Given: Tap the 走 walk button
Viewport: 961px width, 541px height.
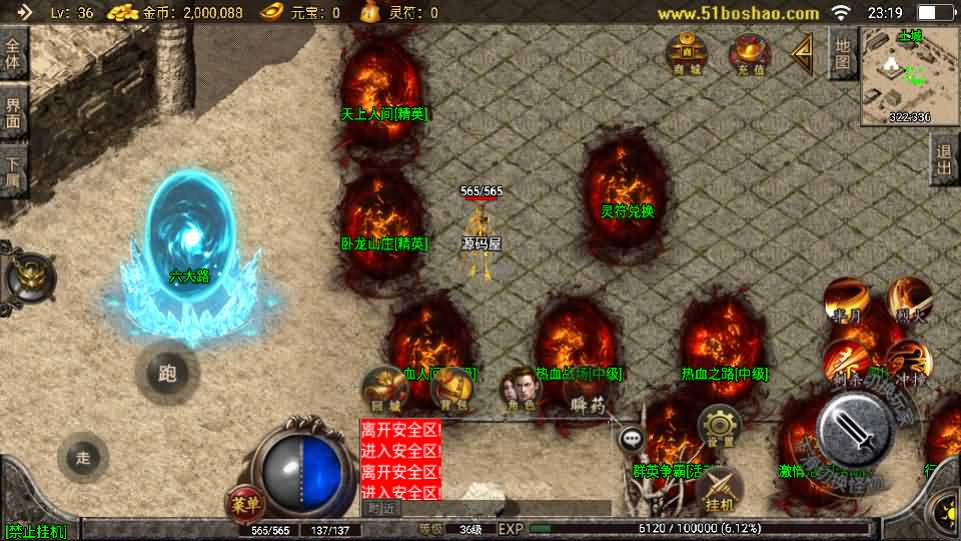Looking at the screenshot, I should pyautogui.click(x=84, y=458).
